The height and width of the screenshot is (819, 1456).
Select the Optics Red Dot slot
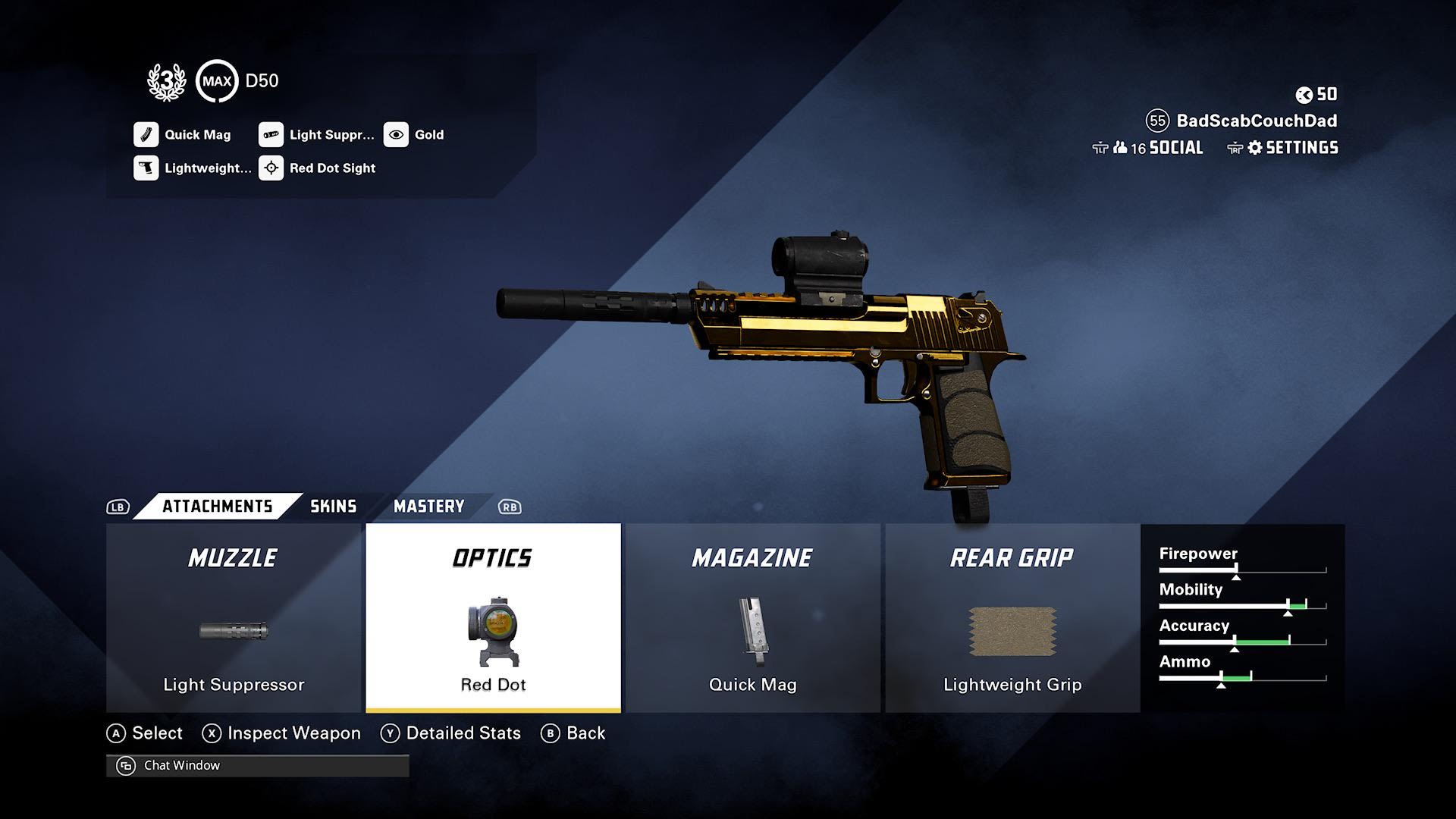[x=493, y=618]
